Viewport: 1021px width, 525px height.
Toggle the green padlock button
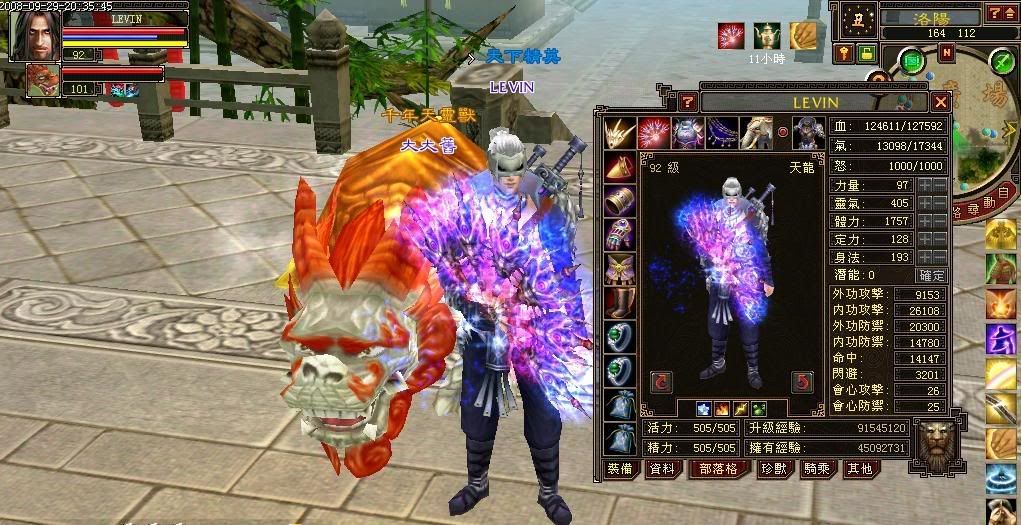865,53
